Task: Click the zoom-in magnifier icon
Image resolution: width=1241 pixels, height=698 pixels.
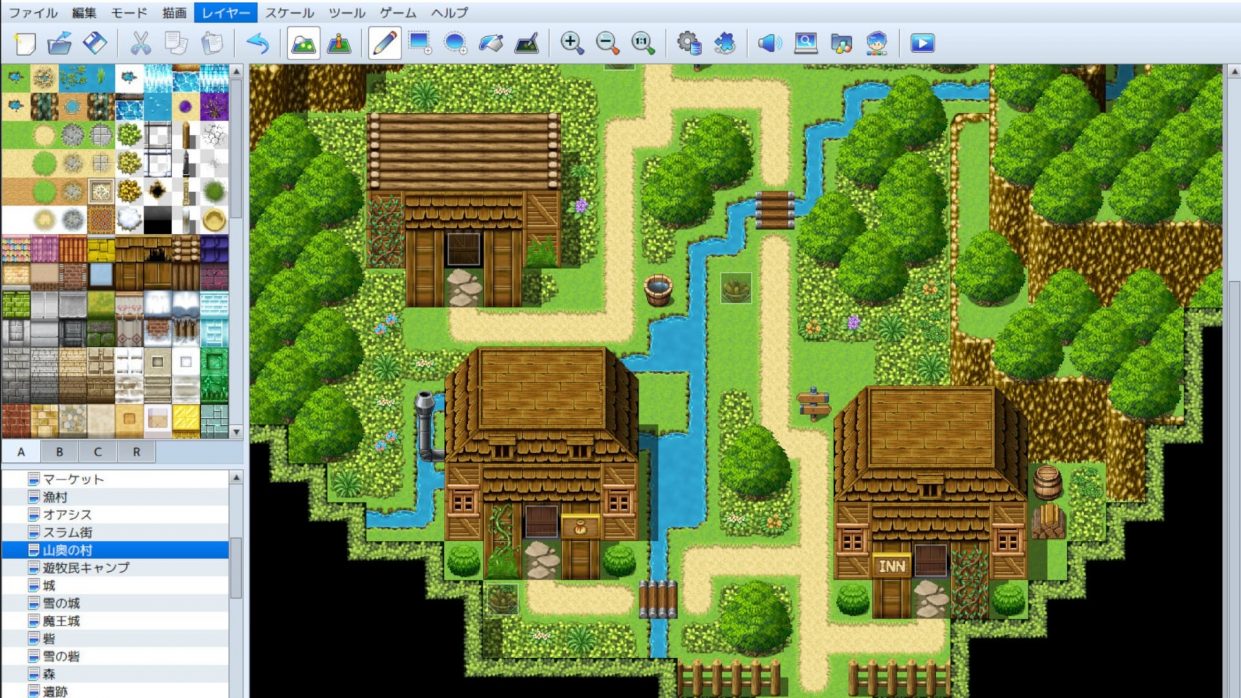Action: coord(572,44)
